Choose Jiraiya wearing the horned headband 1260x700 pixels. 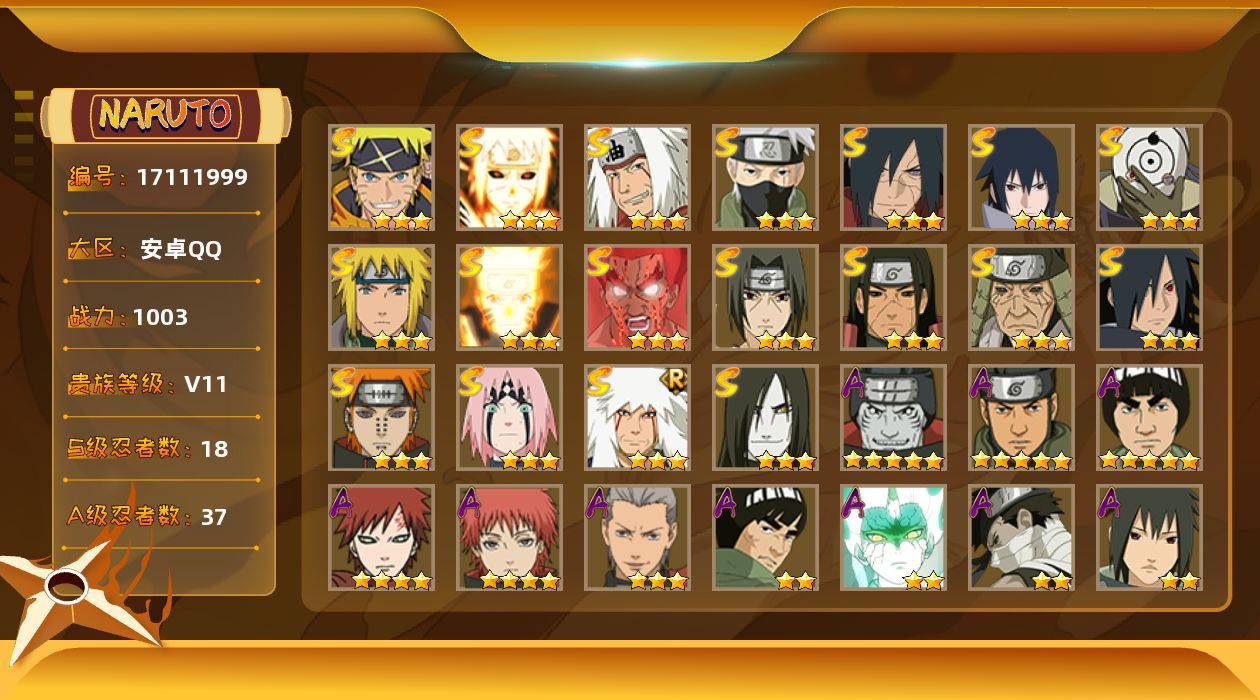637,177
